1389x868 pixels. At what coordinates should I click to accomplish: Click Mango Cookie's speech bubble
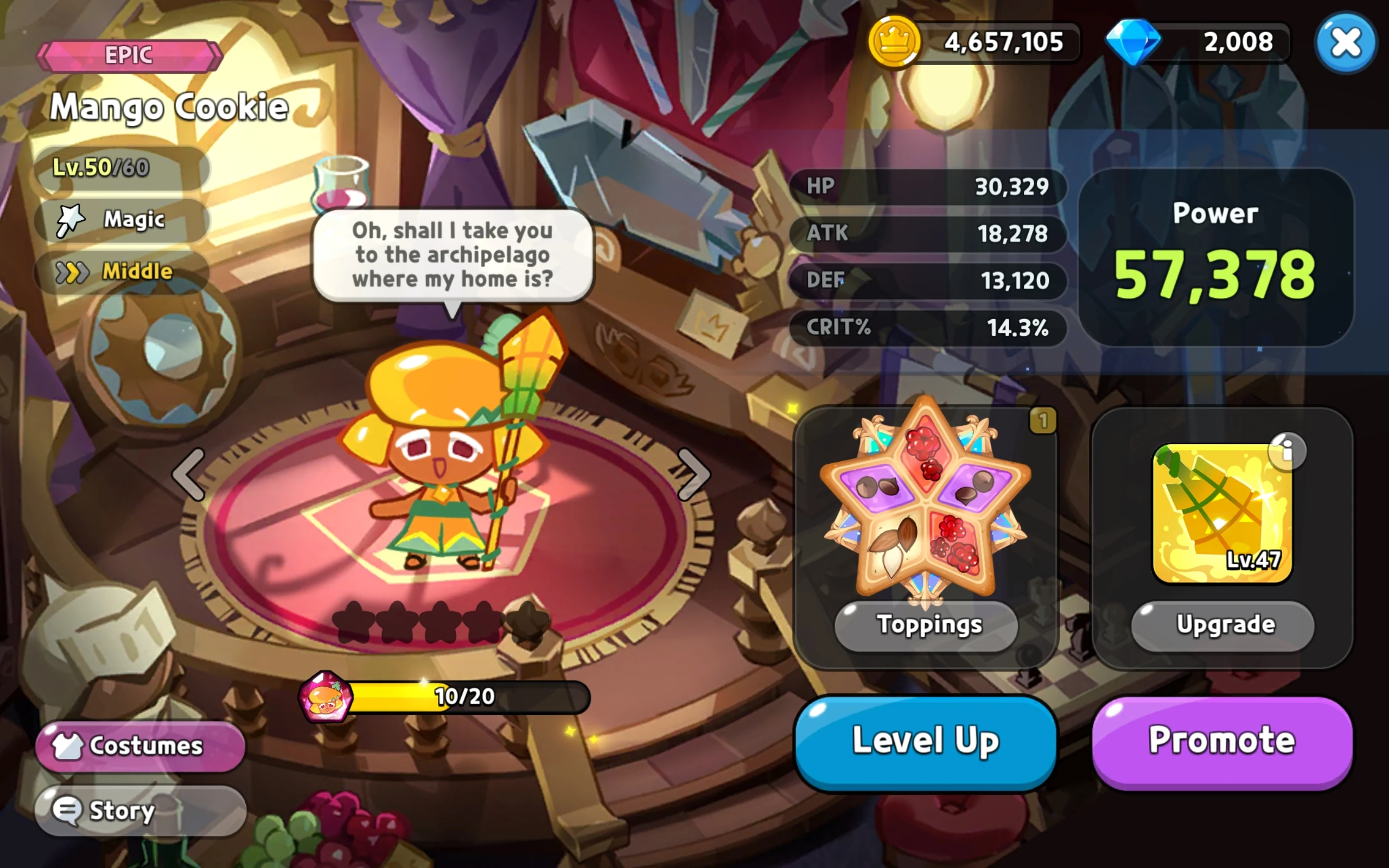click(x=453, y=256)
